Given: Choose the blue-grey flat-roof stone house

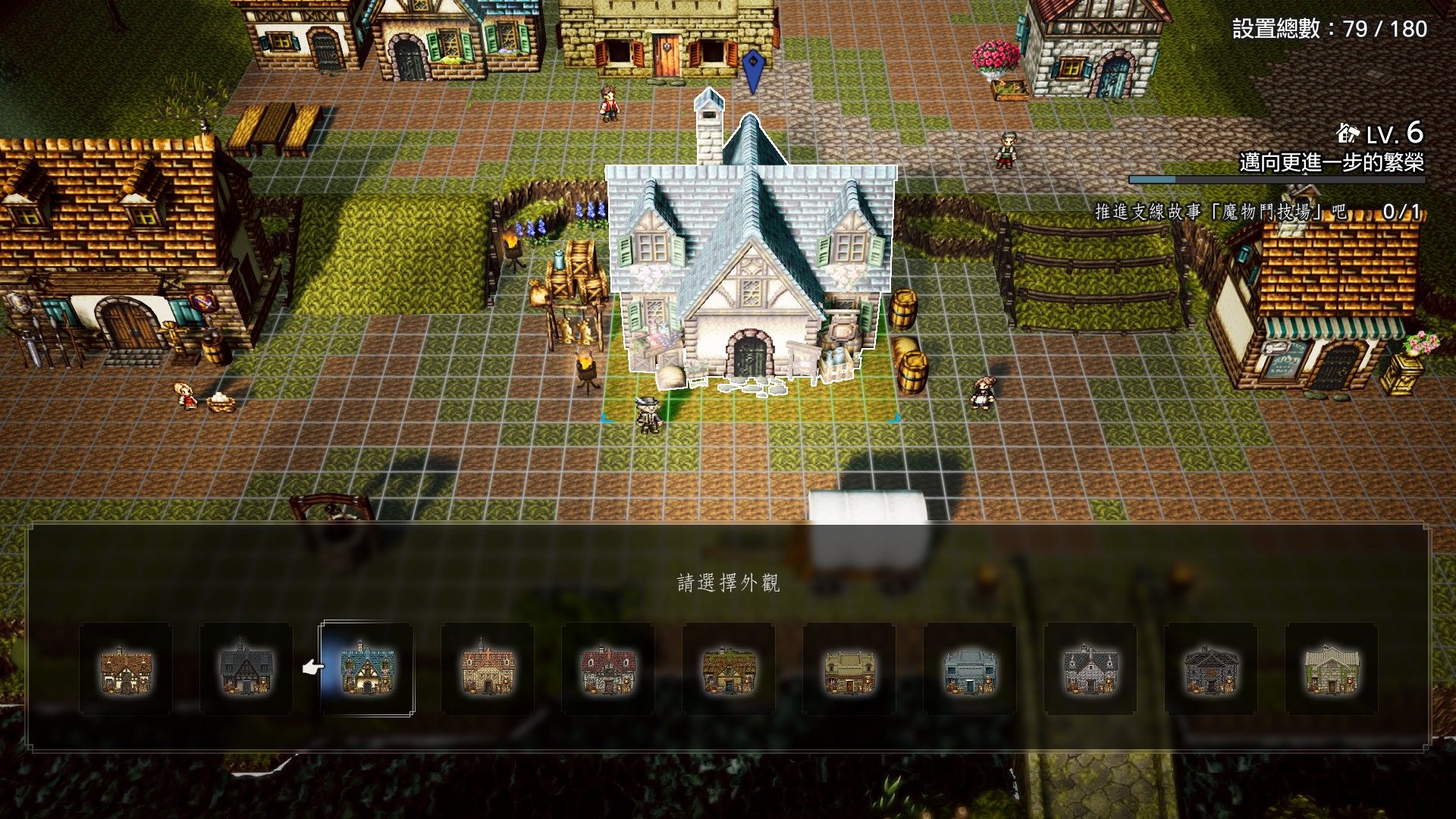Looking at the screenshot, I should coord(970,669).
